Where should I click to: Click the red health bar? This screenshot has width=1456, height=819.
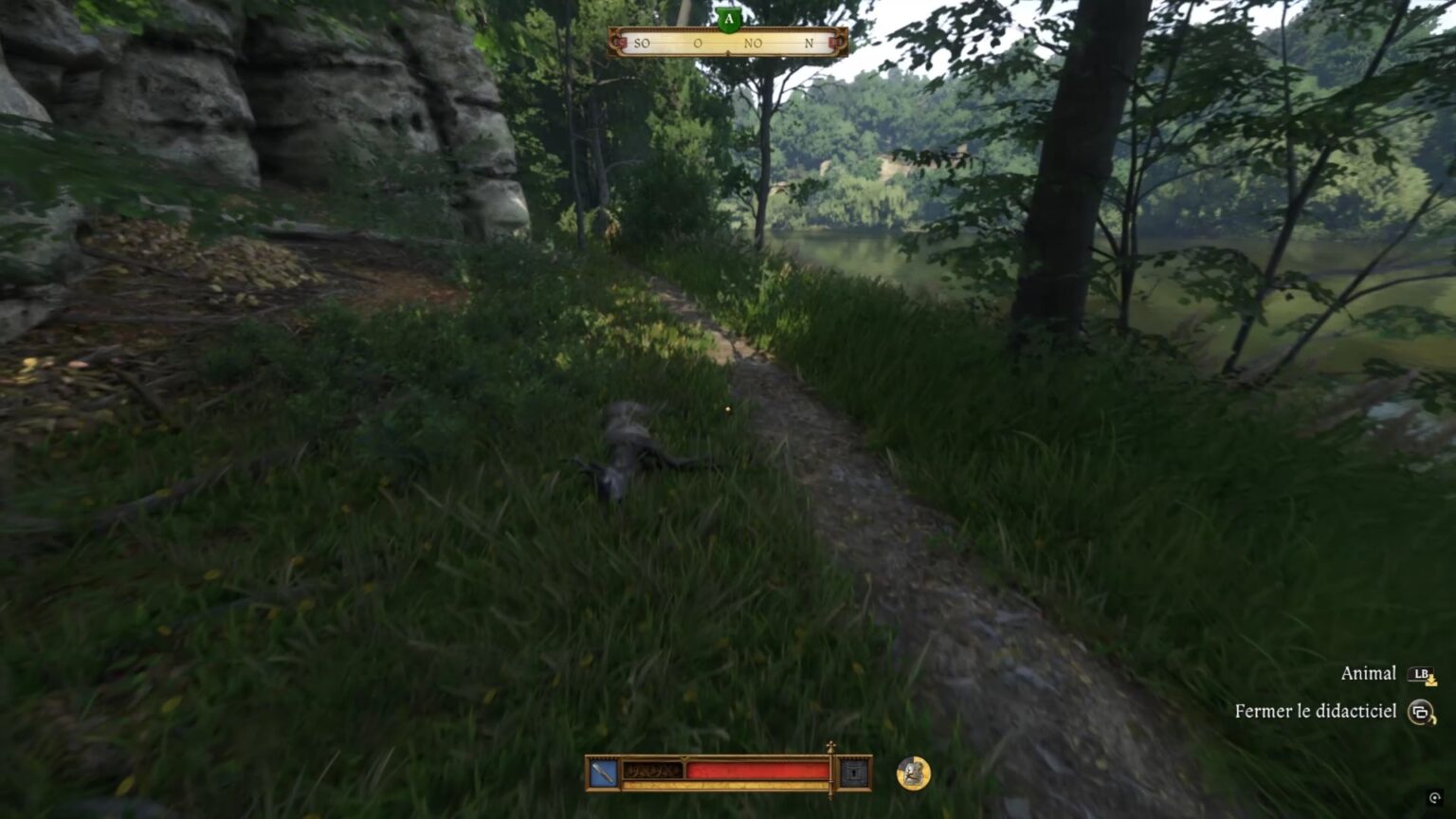point(760,770)
